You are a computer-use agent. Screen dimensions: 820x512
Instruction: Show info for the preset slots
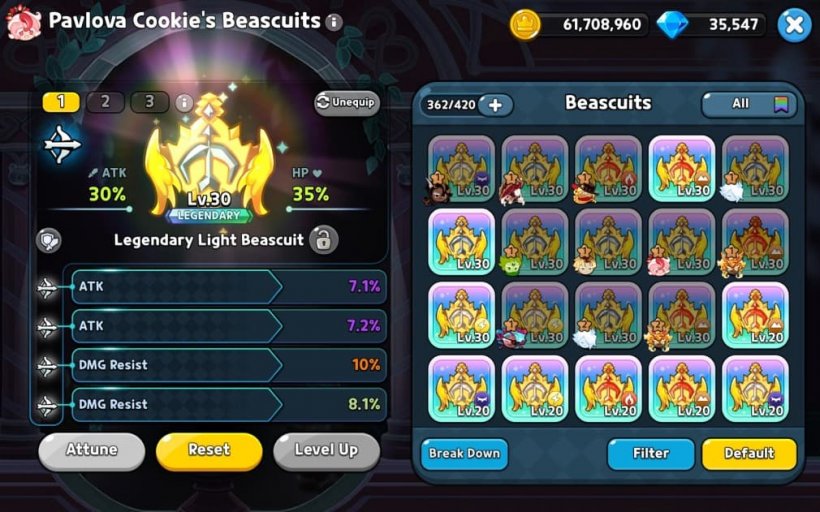[x=184, y=102]
